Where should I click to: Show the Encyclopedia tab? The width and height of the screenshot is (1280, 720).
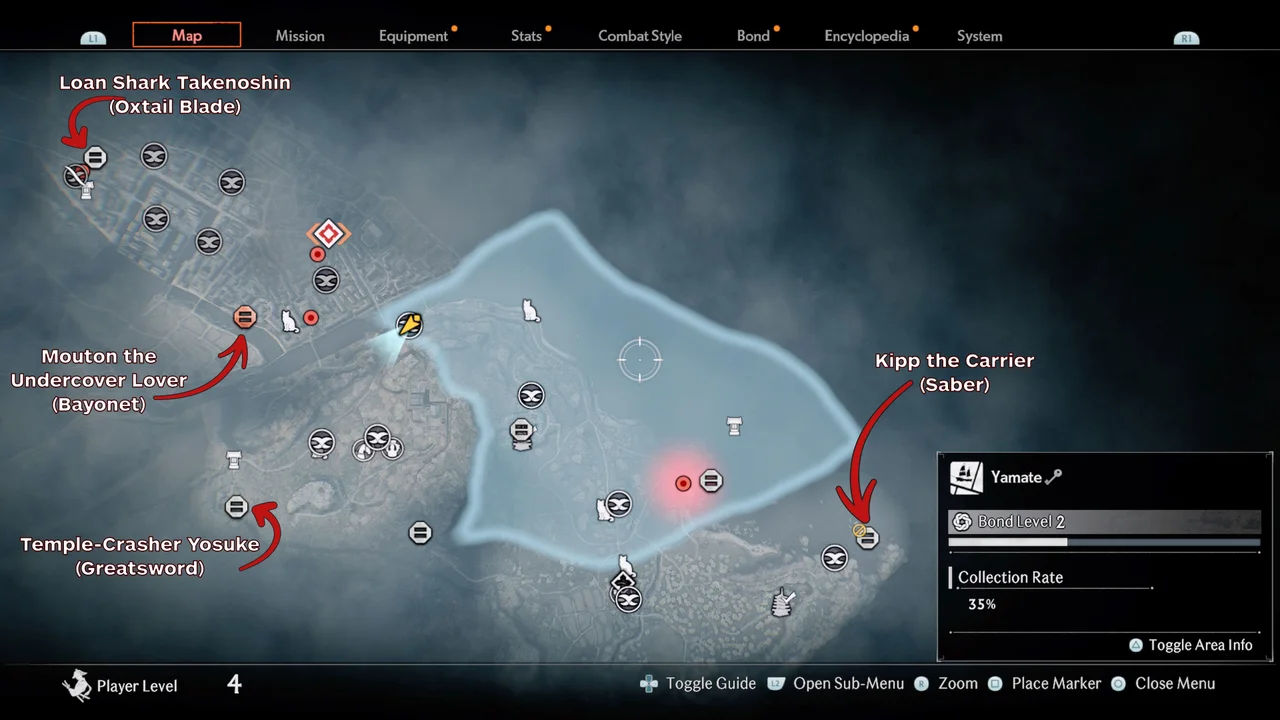pyautogui.click(x=866, y=36)
